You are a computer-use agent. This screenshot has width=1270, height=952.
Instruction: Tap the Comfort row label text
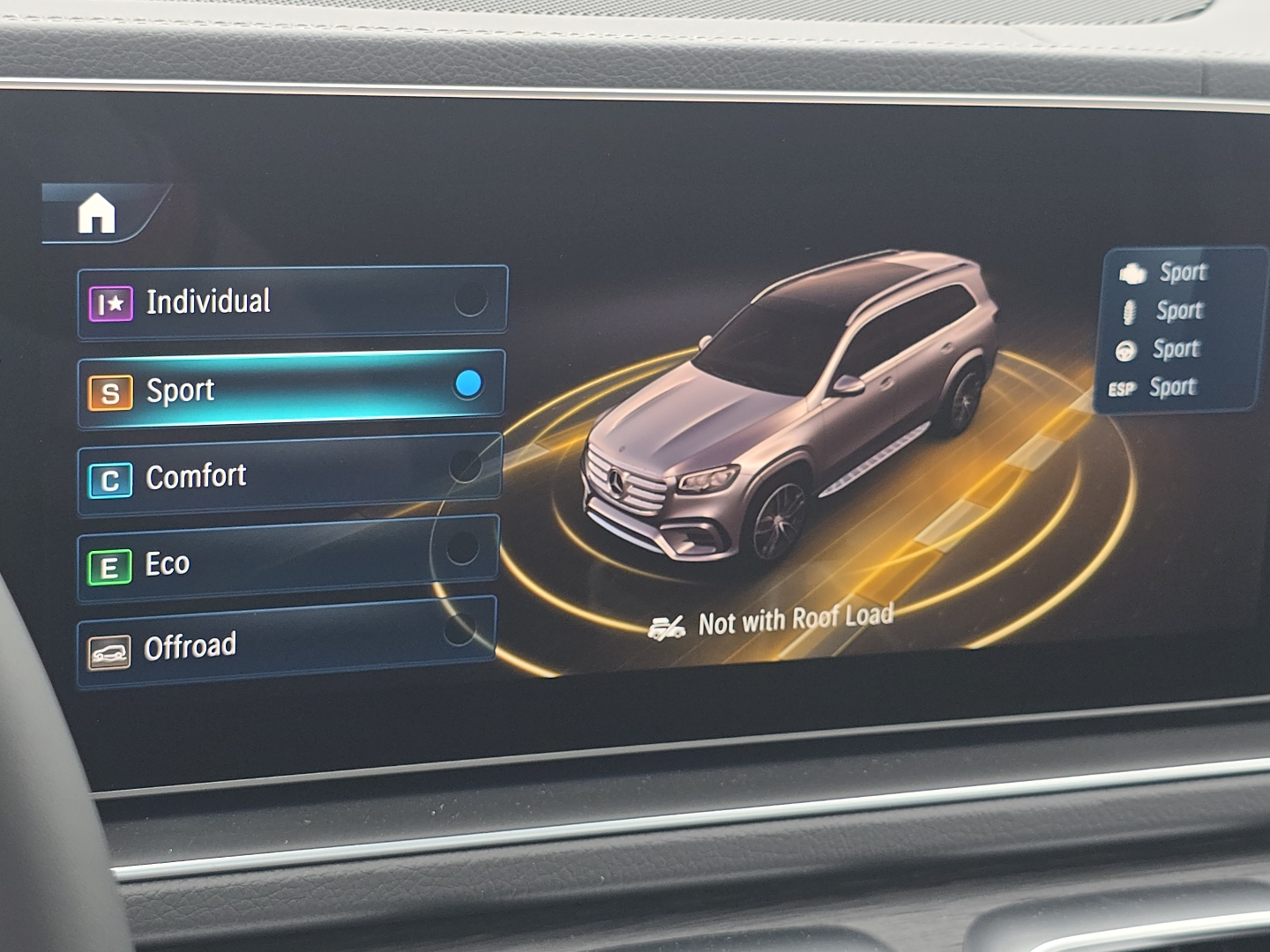point(196,476)
